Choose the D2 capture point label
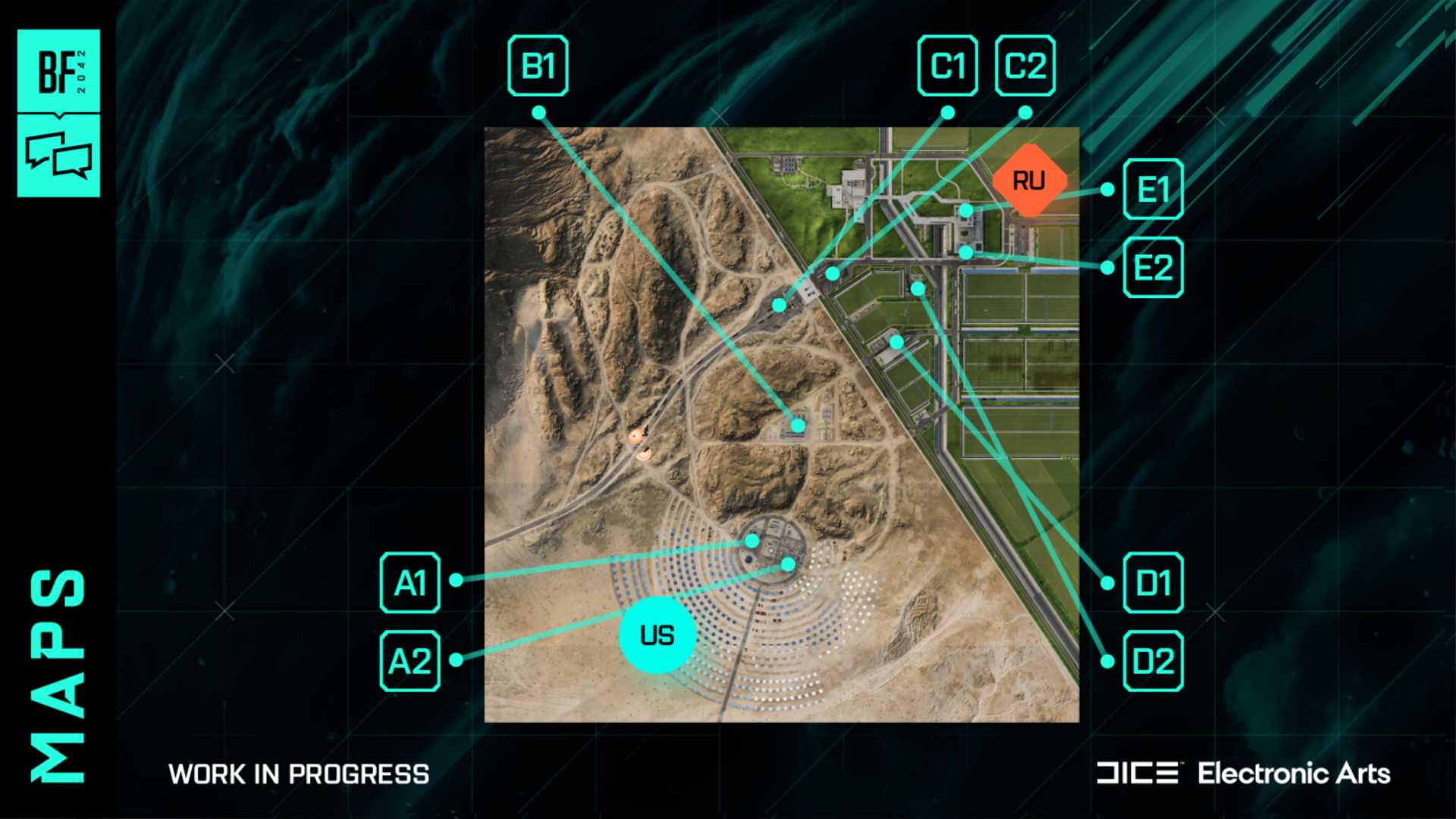This screenshot has height=819, width=1456. coord(1153,661)
